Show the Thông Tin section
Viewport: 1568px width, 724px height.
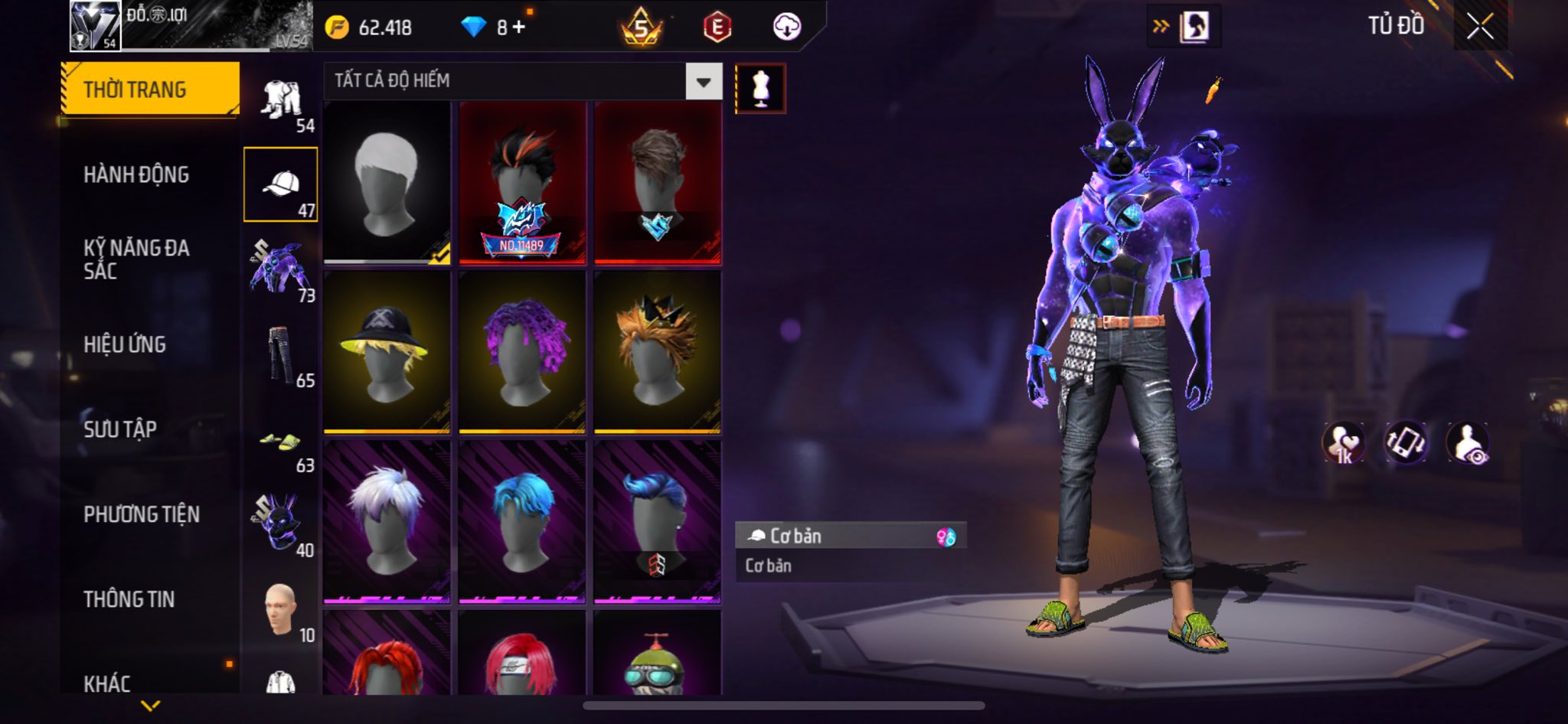(x=129, y=599)
